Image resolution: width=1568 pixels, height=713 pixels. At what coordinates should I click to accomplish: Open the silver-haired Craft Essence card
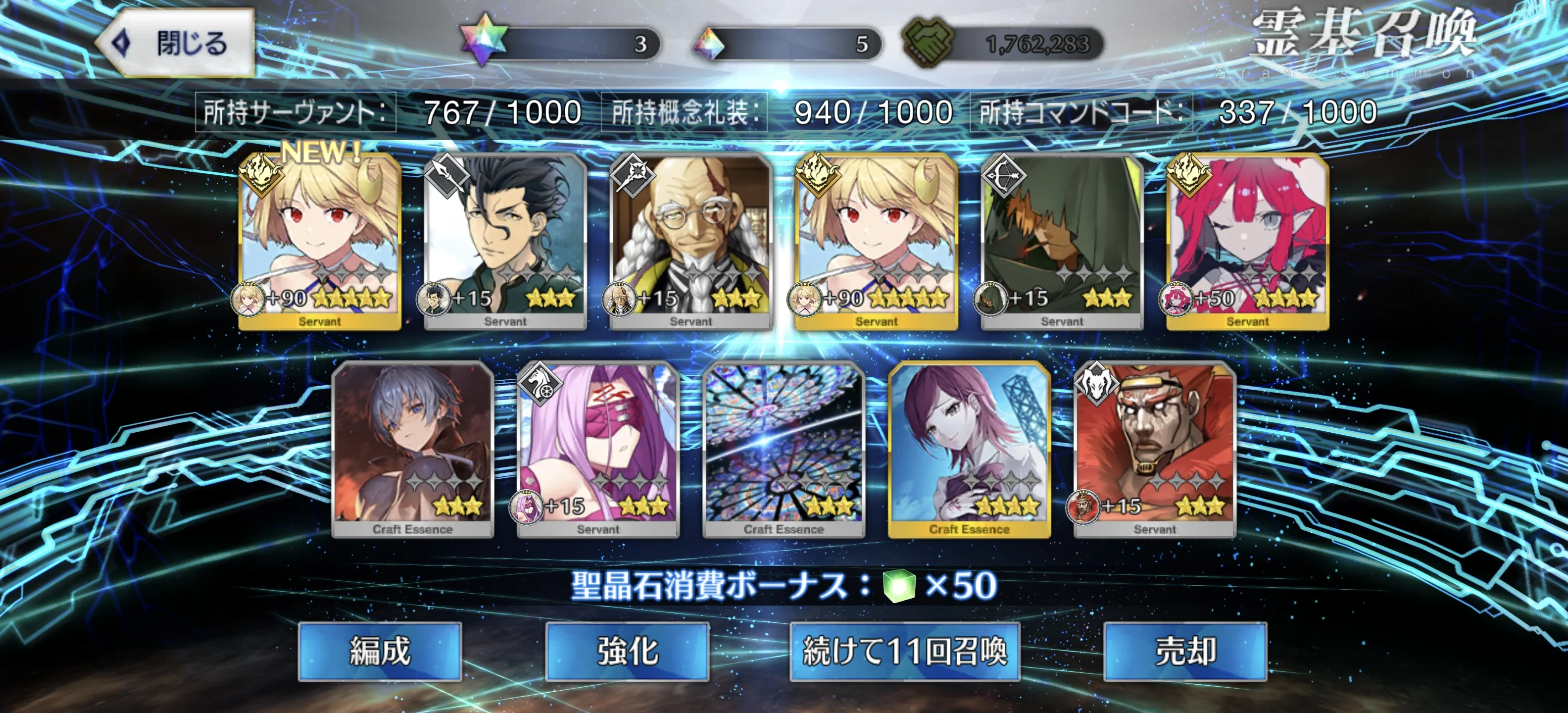(413, 450)
